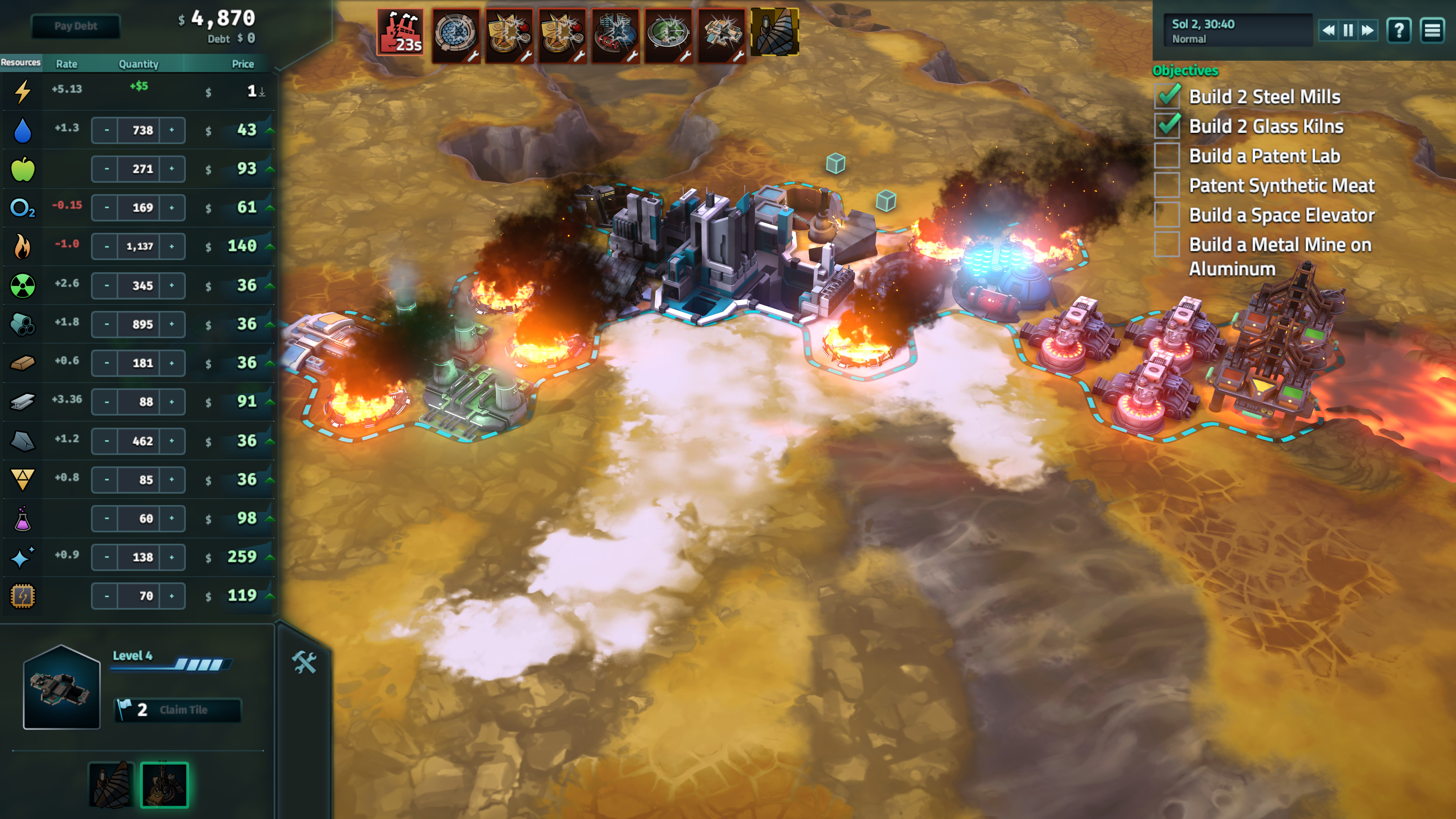Toggle the Build a Space Elevator objective

(x=1167, y=215)
